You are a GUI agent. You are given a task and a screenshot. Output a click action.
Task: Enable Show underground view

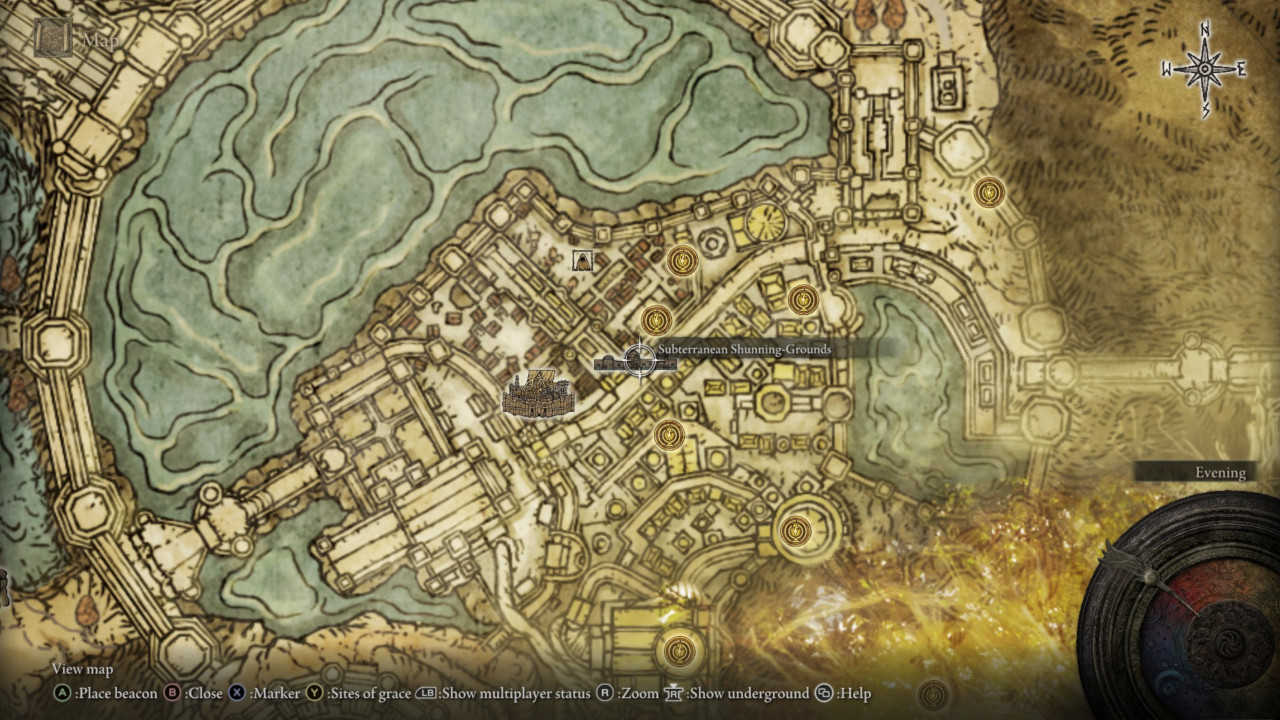pos(673,691)
